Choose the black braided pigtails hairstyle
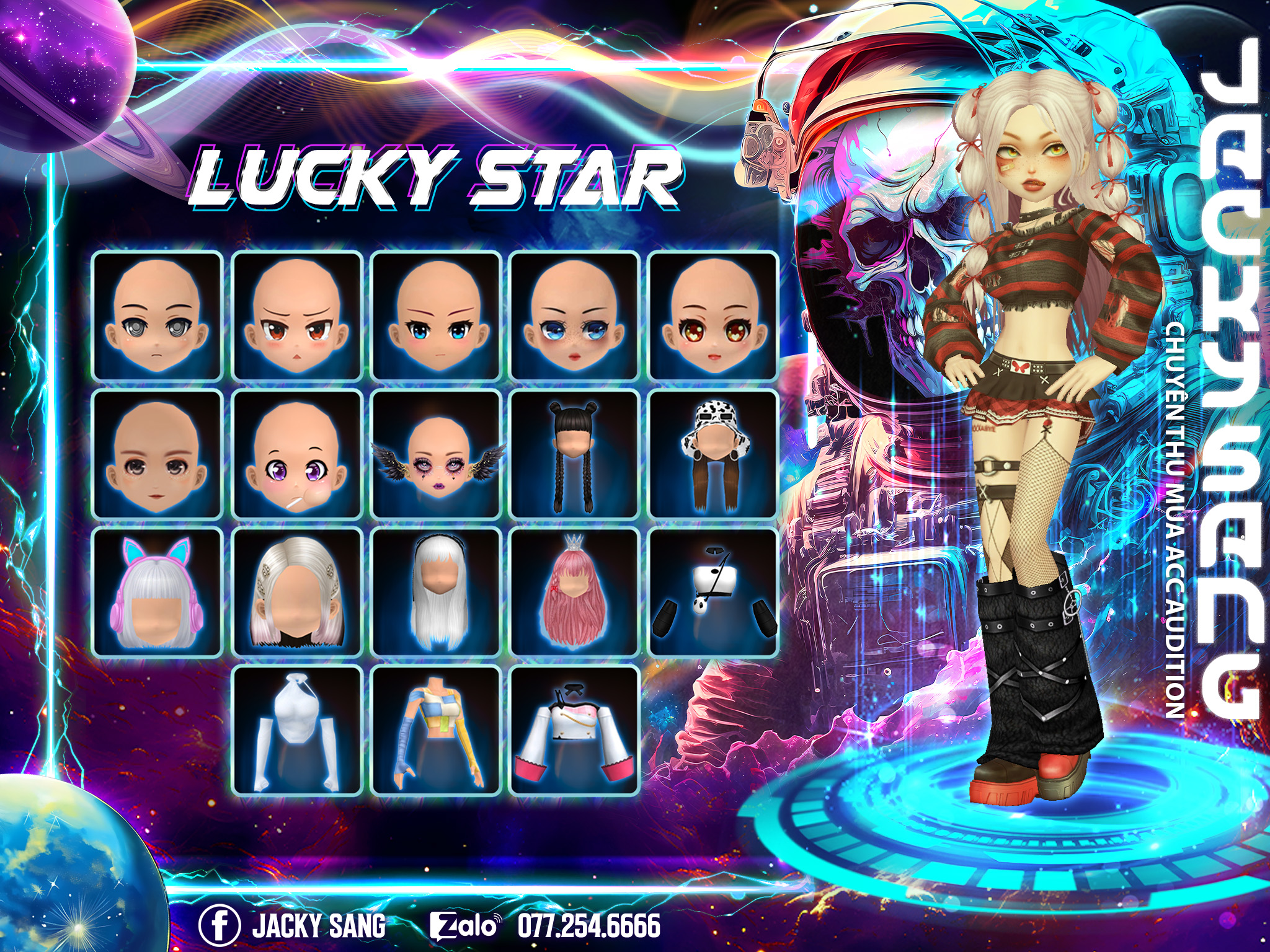This screenshot has width=1270, height=952. (574, 454)
